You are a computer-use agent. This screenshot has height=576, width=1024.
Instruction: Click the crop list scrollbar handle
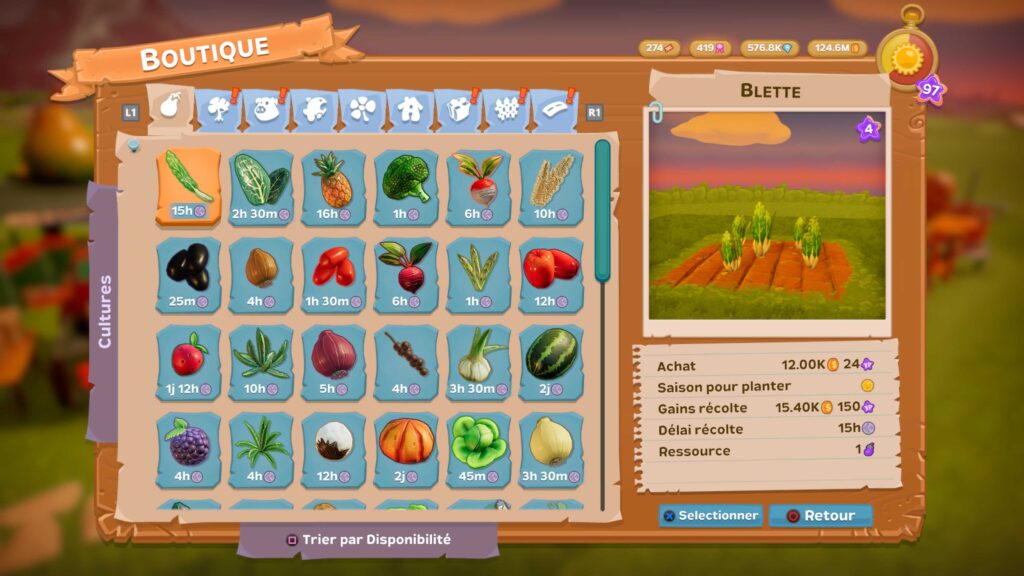[x=602, y=210]
